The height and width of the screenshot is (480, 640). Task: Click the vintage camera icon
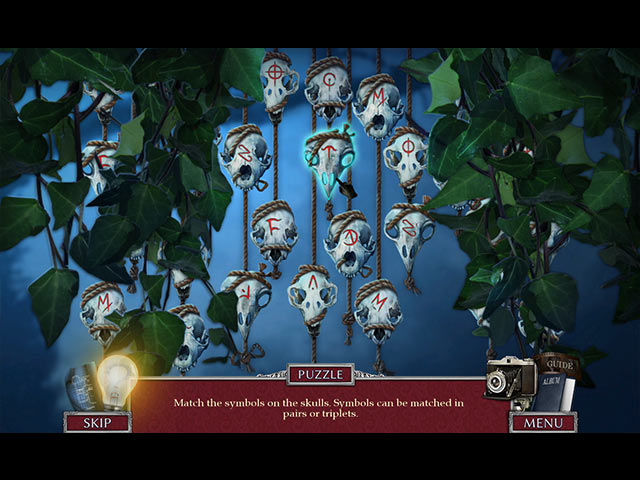507,380
